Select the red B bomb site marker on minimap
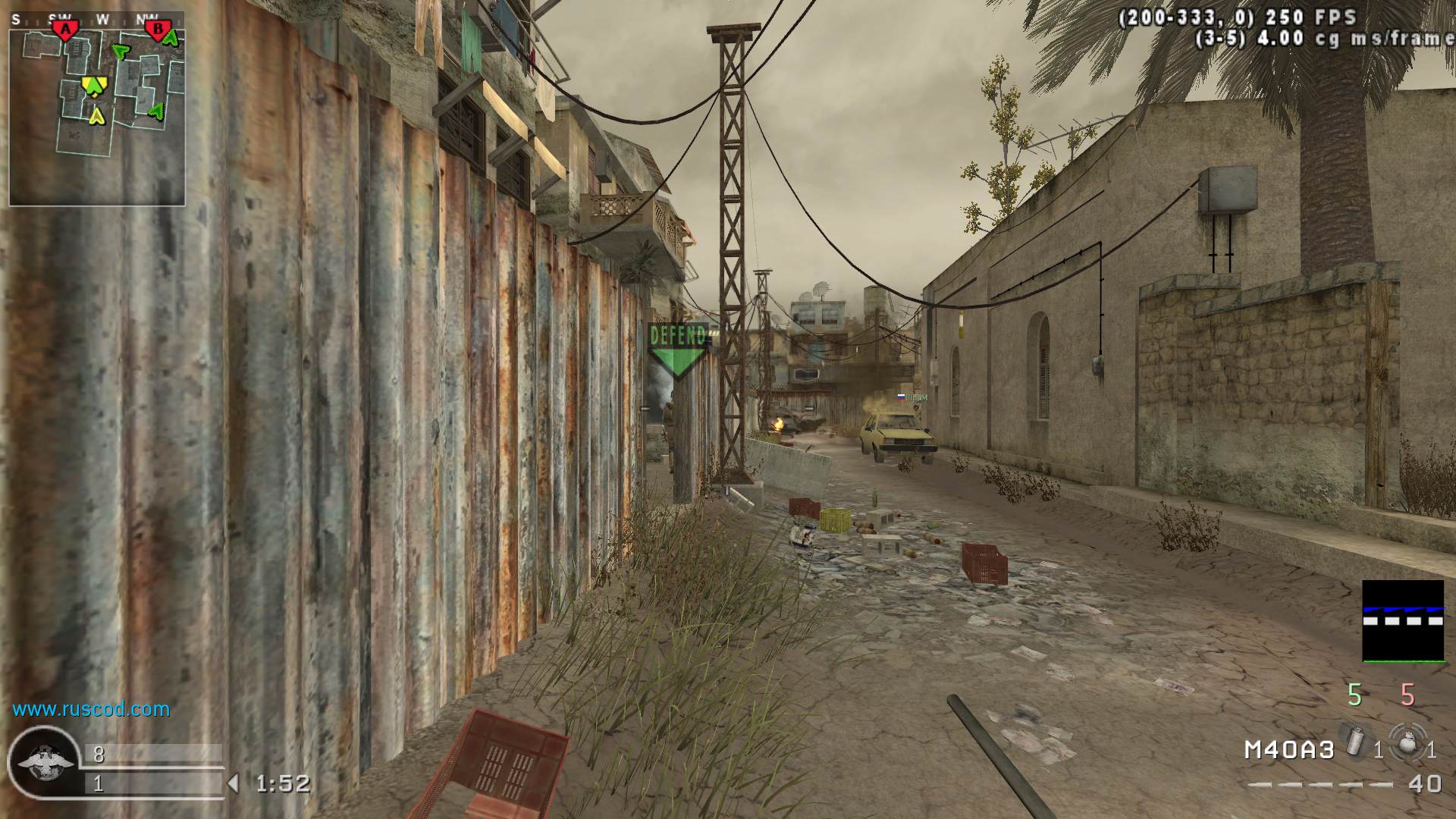Image resolution: width=1456 pixels, height=819 pixels. point(158,30)
